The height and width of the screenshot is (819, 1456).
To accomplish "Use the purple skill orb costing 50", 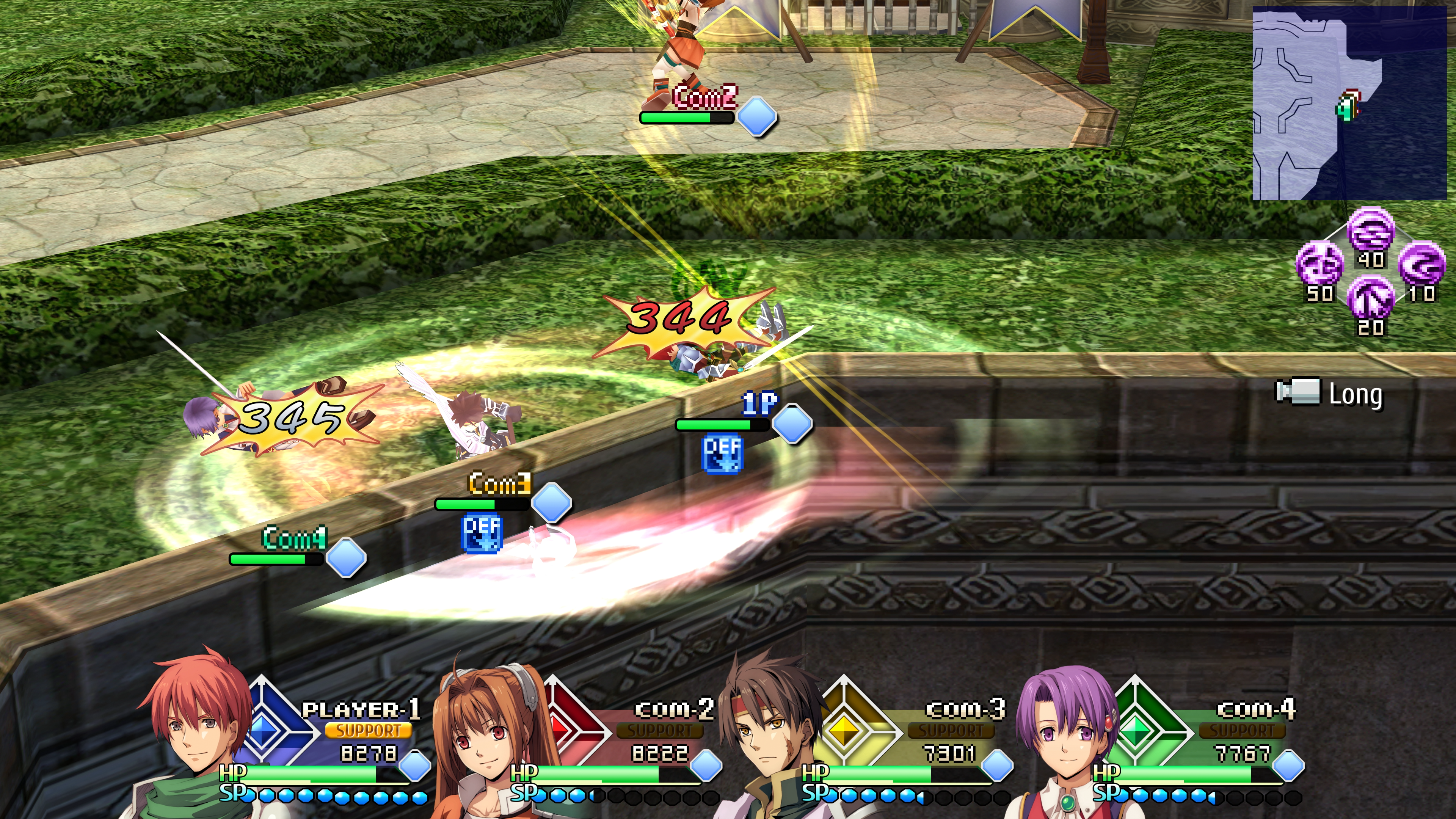I will [x=1319, y=264].
